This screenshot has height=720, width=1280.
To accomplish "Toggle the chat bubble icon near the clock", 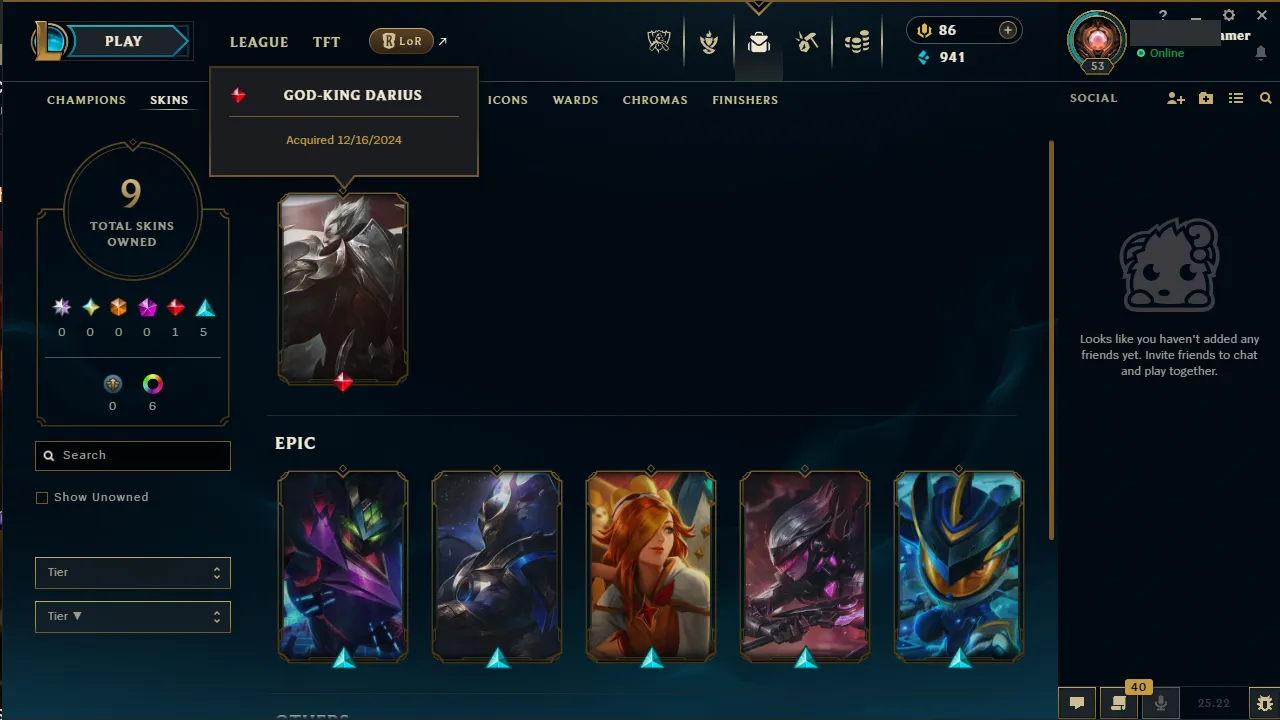I will pyautogui.click(x=1077, y=702).
